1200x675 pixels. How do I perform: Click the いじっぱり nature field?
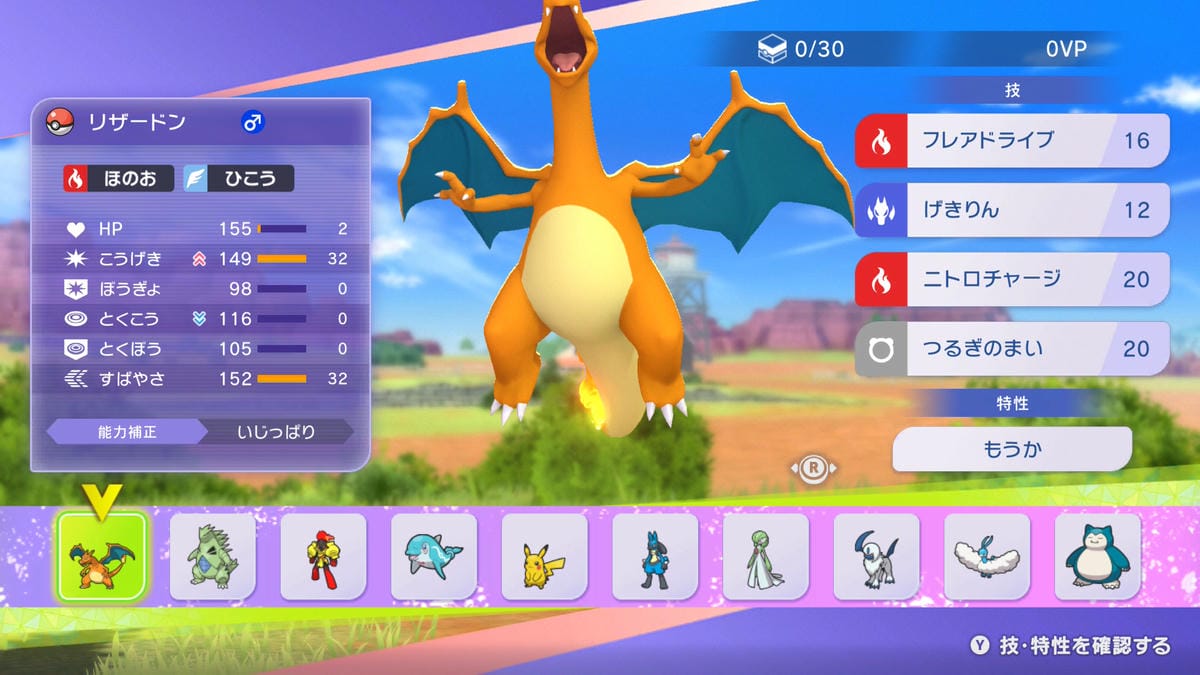(277, 432)
